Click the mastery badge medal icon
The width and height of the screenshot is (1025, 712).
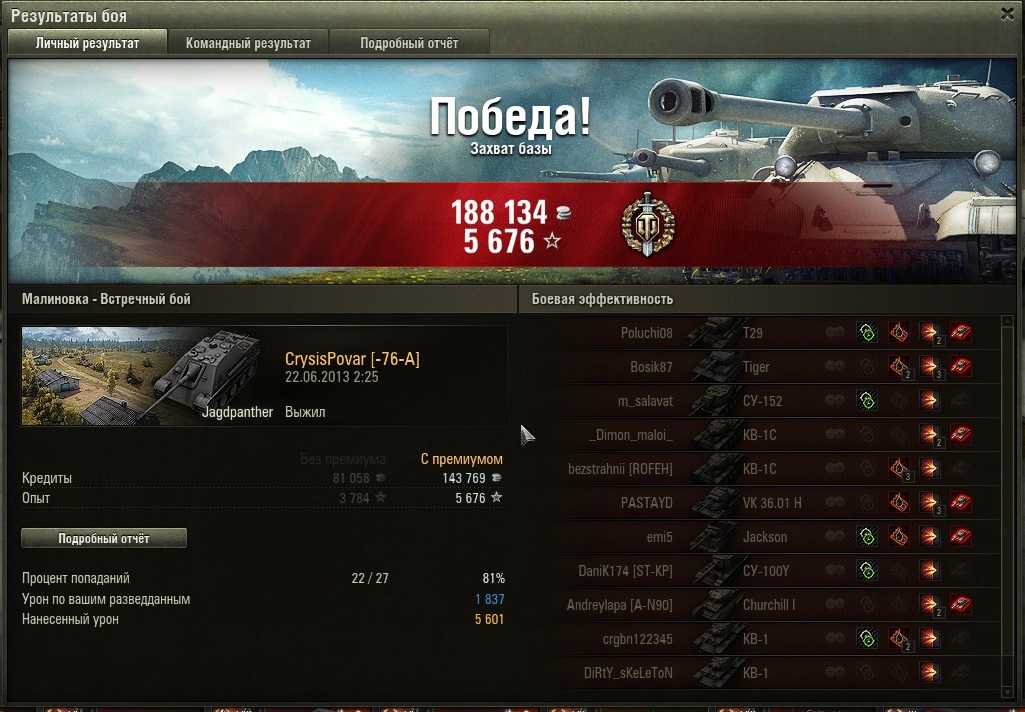(647, 224)
